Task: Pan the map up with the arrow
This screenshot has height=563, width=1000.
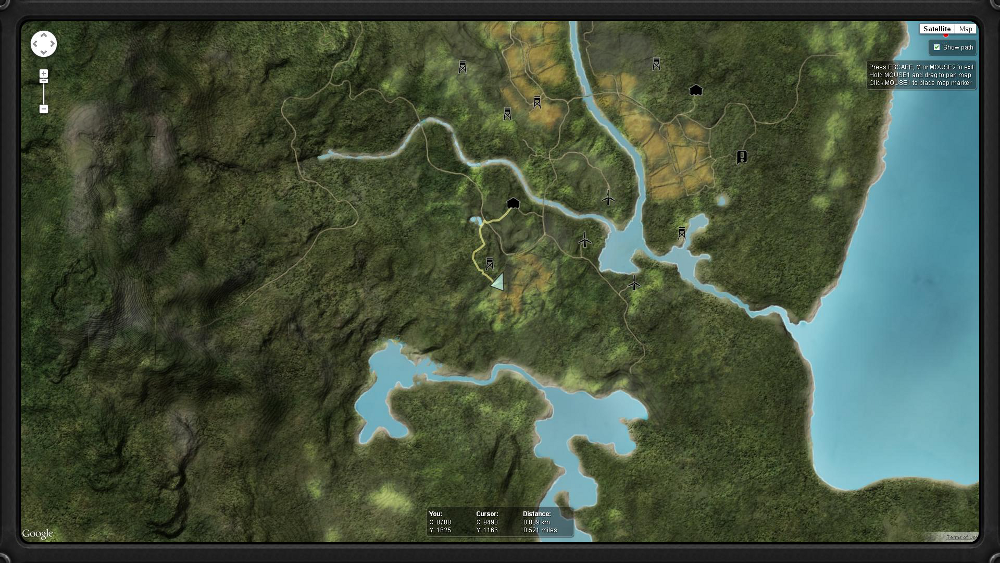Action: pyautogui.click(x=44, y=36)
